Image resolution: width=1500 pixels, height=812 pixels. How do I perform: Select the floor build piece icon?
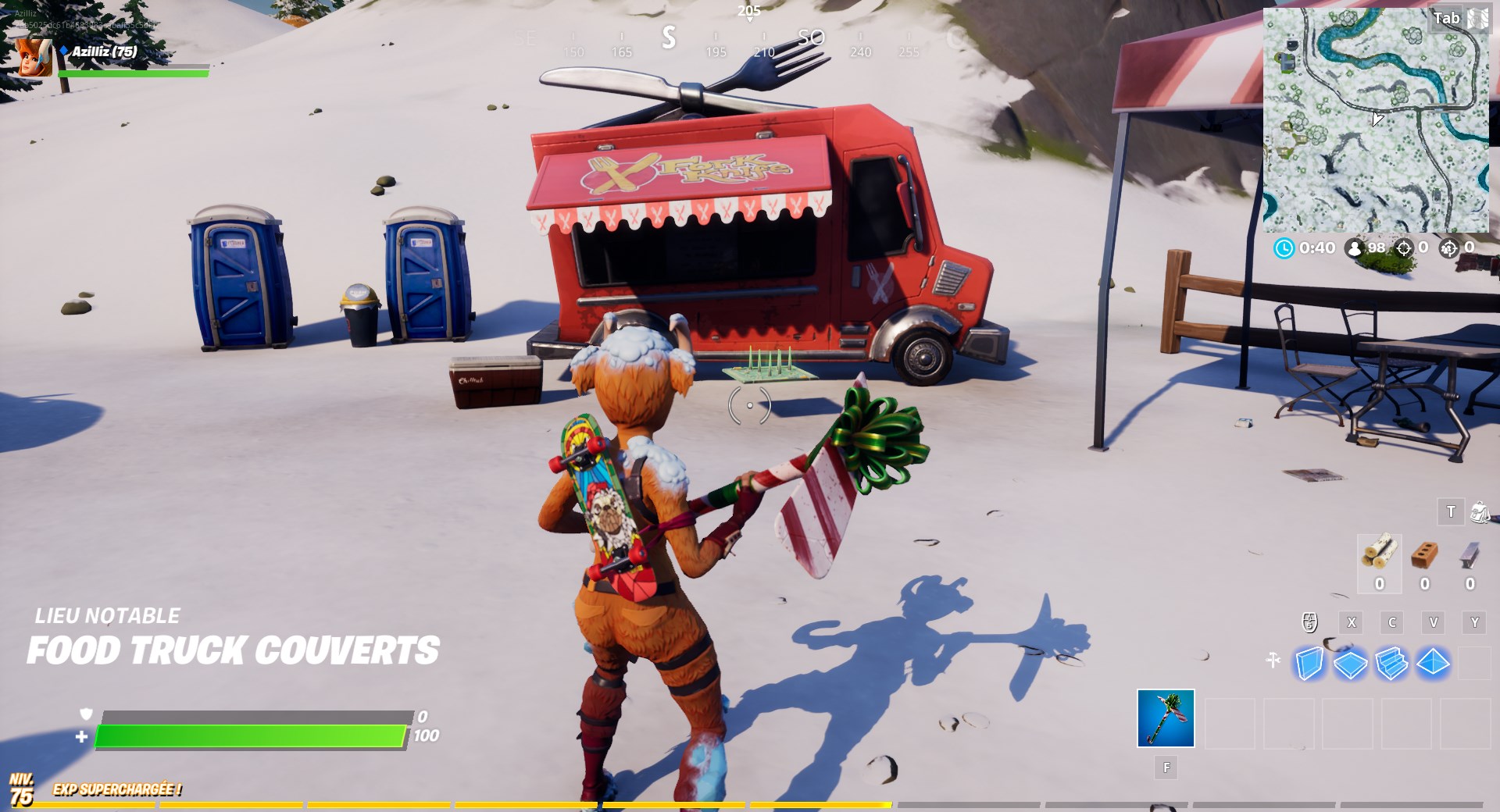coord(1350,665)
